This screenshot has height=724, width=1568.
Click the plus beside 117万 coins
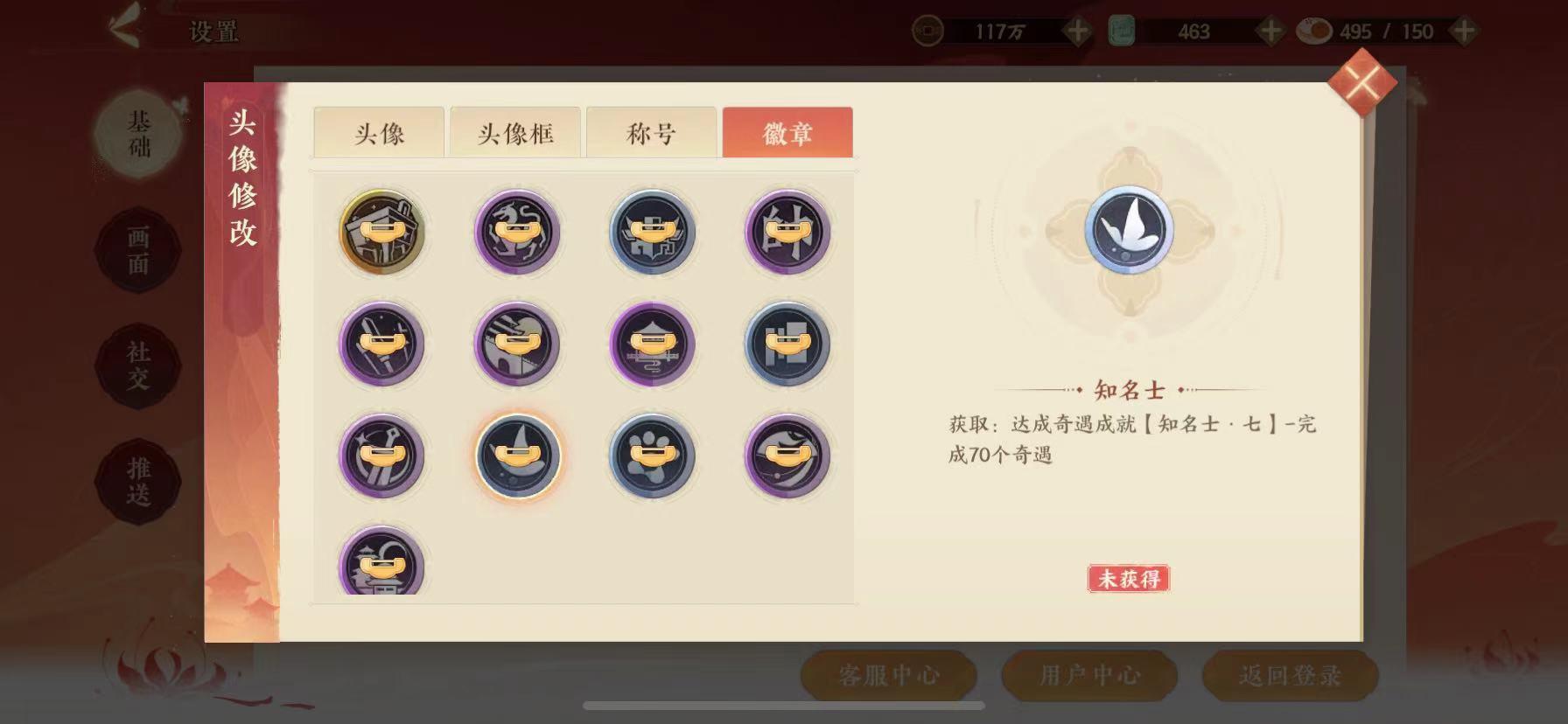click(1076, 29)
